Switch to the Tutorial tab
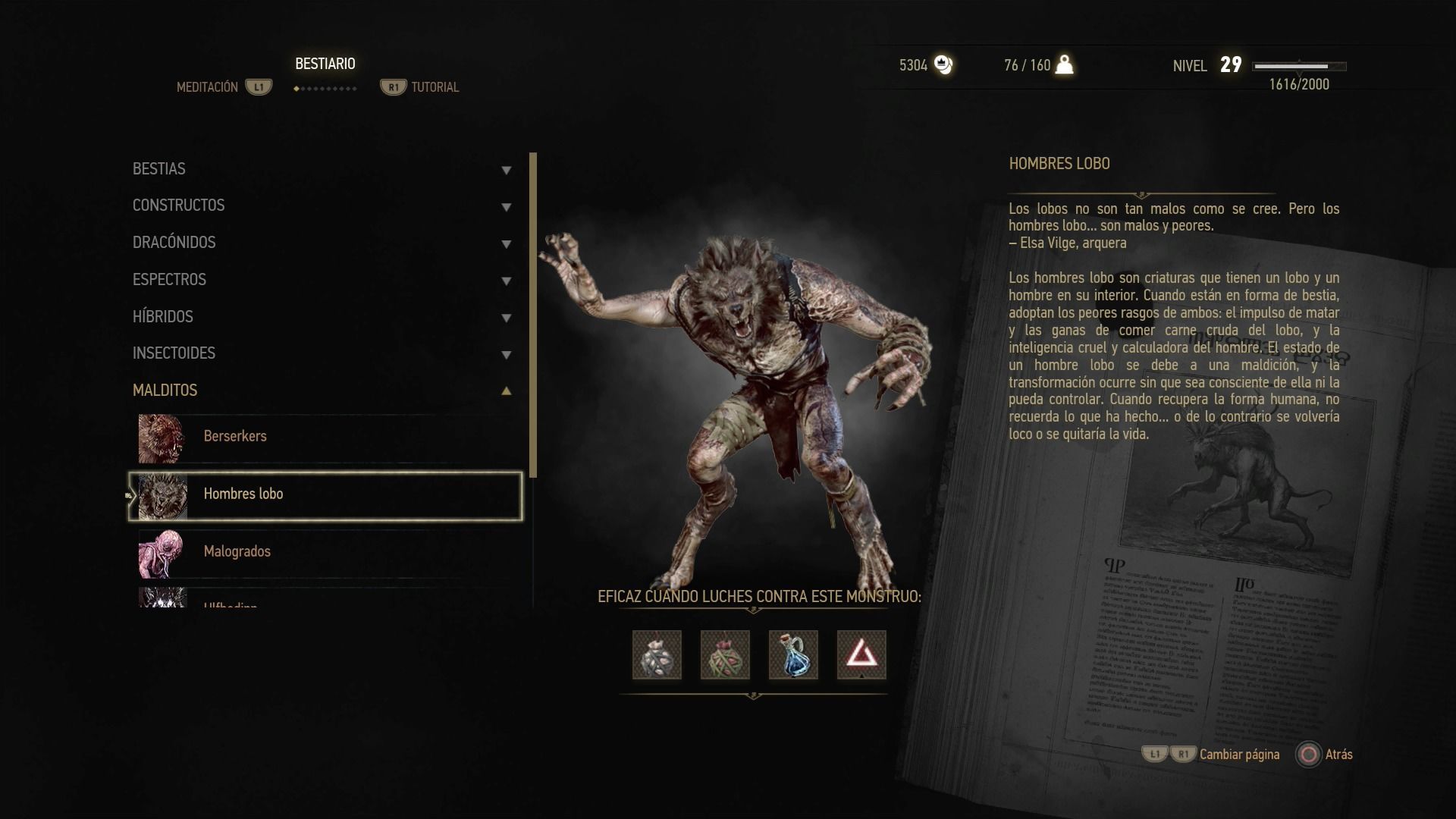The image size is (1456, 819). [435, 87]
